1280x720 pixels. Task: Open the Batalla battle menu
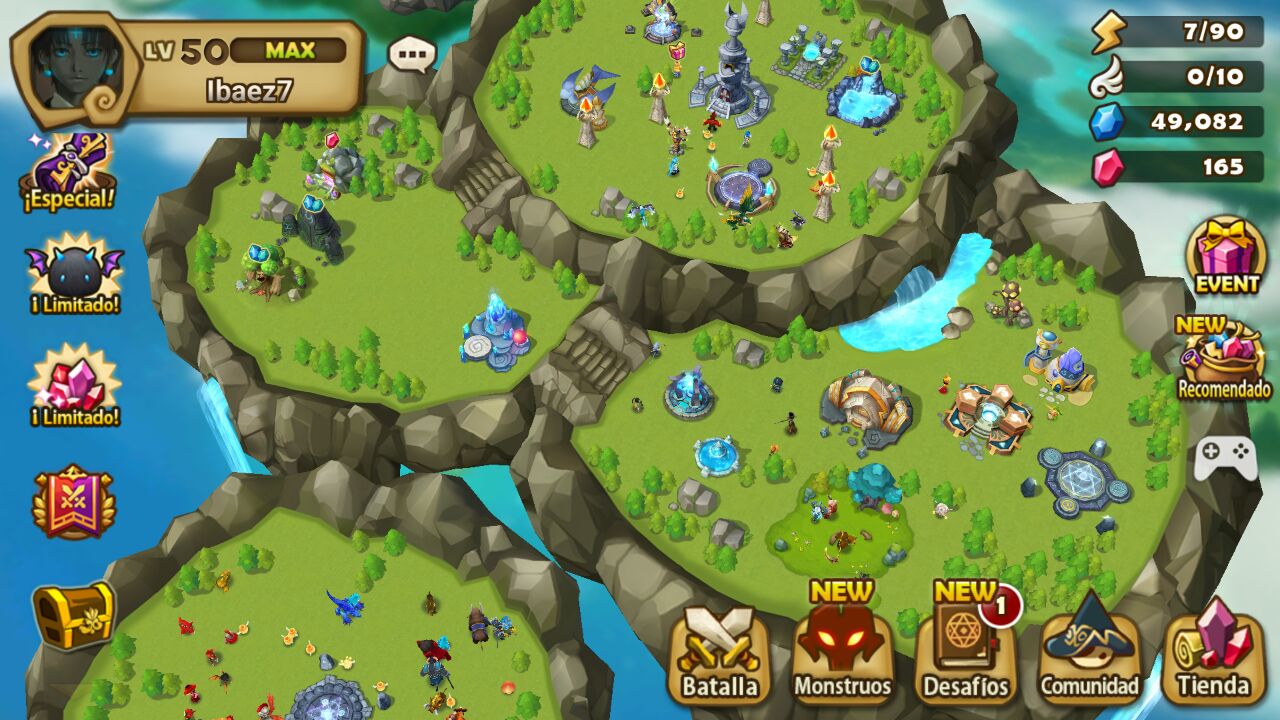pyautogui.click(x=719, y=655)
